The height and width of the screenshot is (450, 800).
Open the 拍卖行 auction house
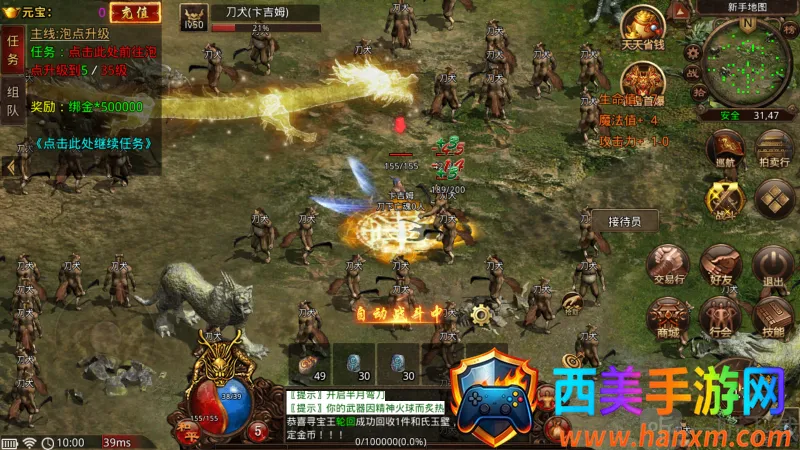point(773,146)
